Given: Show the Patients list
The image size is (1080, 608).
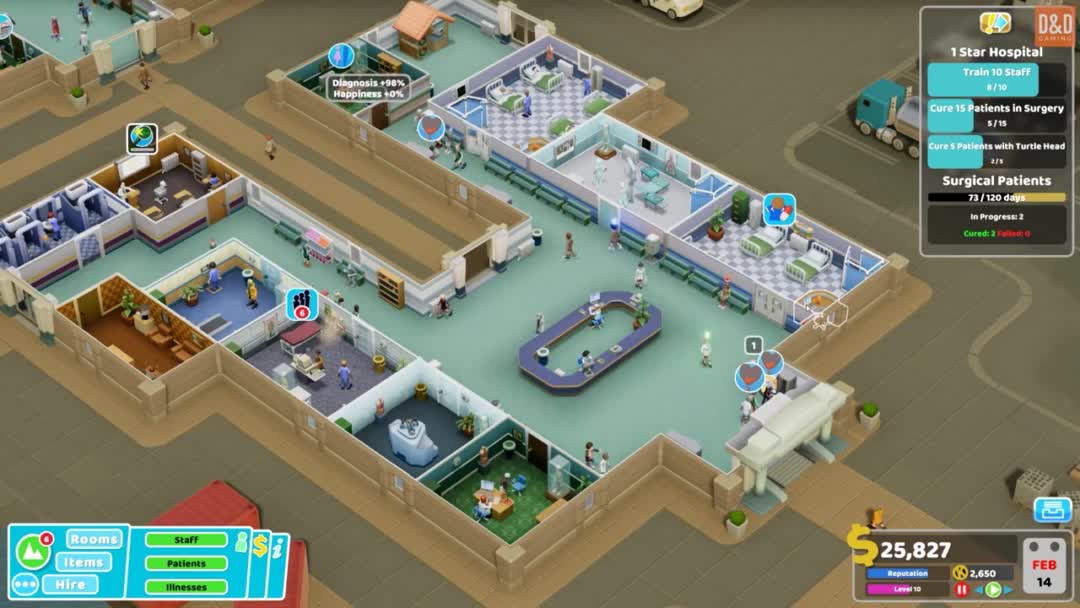Looking at the screenshot, I should point(186,564).
